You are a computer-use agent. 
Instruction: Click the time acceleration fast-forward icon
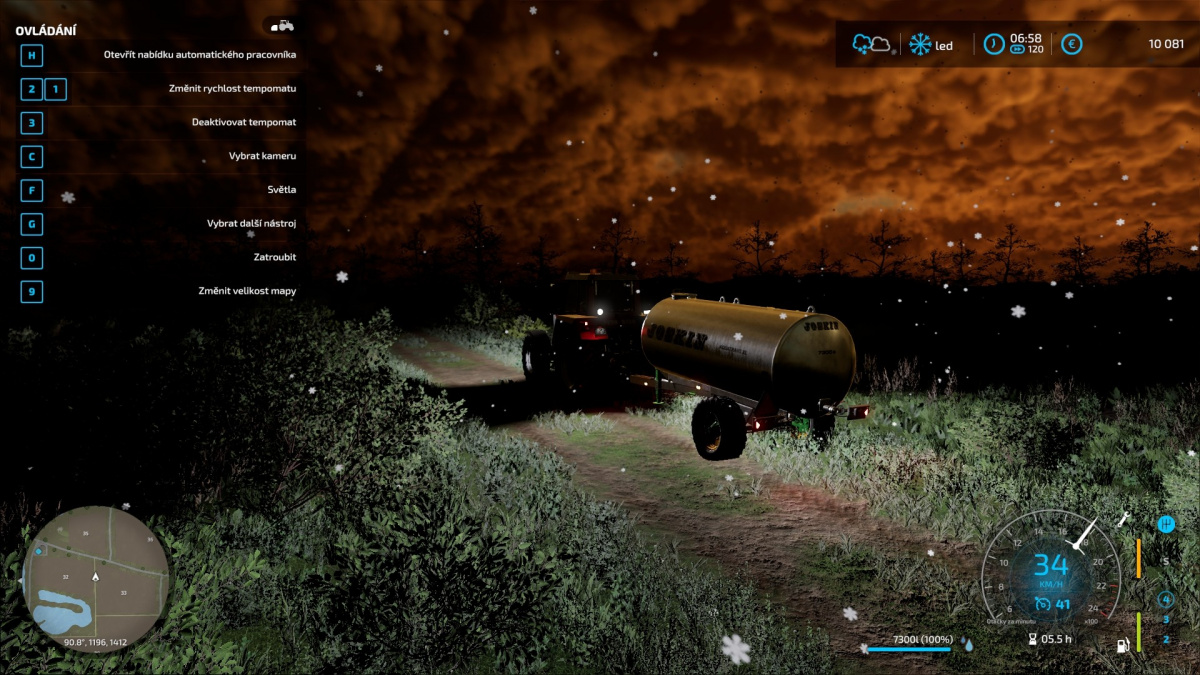(1017, 49)
